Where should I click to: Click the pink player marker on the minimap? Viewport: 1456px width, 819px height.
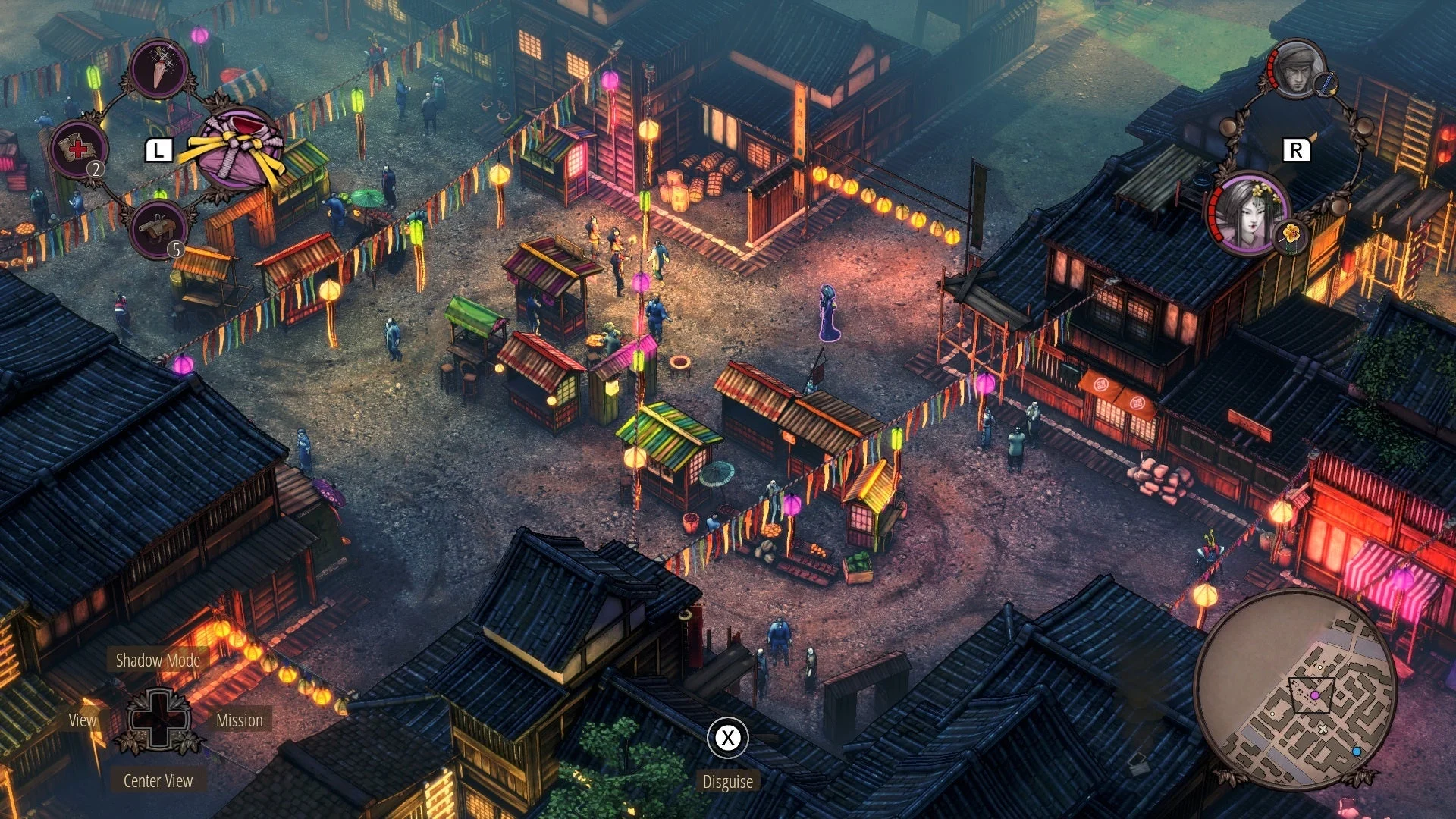coord(1315,695)
